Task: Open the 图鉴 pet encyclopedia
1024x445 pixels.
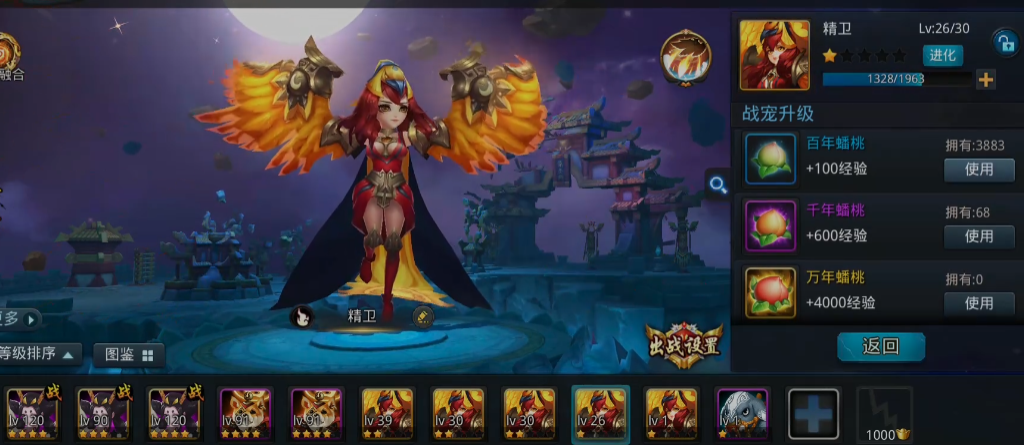Action: pyautogui.click(x=129, y=354)
